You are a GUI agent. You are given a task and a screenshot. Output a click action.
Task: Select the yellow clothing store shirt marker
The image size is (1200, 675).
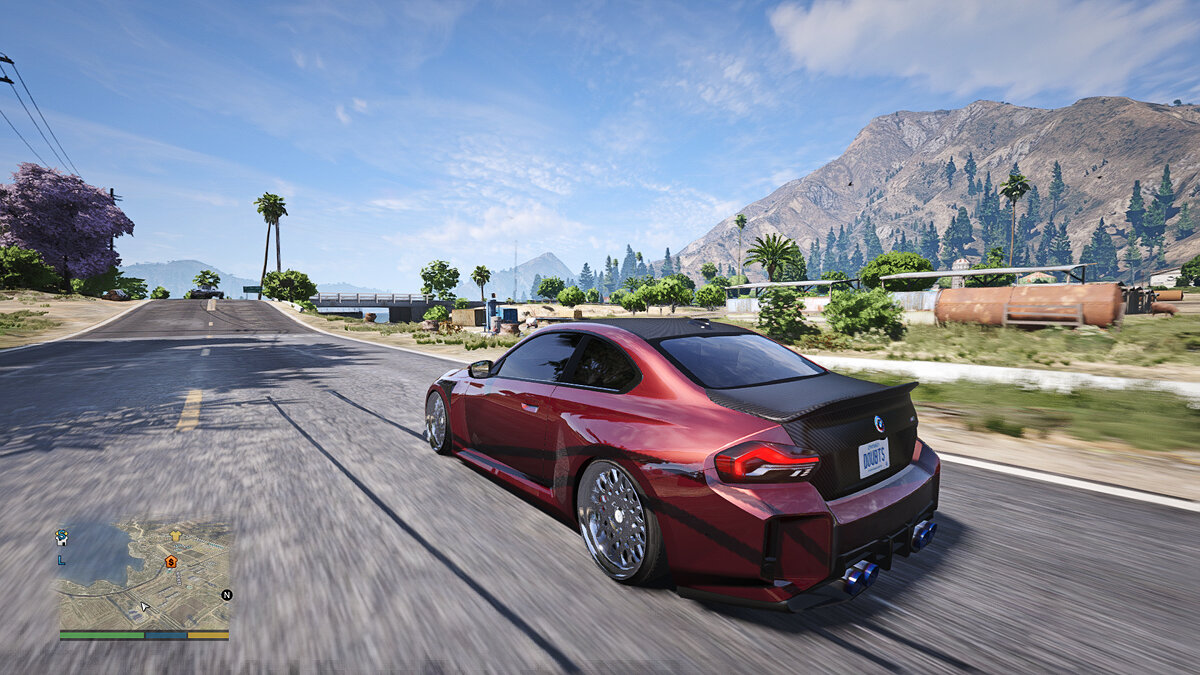tap(176, 536)
